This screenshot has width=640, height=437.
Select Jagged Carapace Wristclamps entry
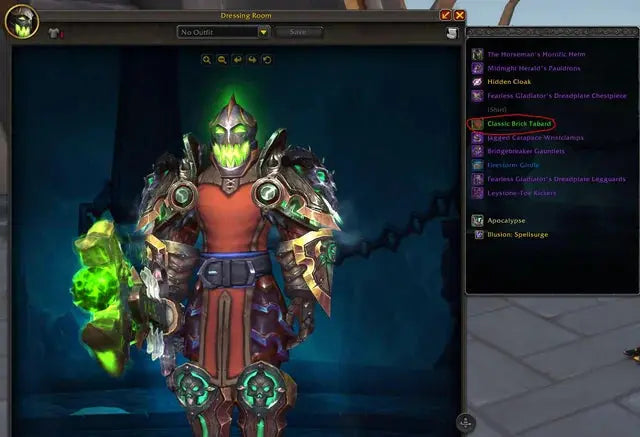530,137
